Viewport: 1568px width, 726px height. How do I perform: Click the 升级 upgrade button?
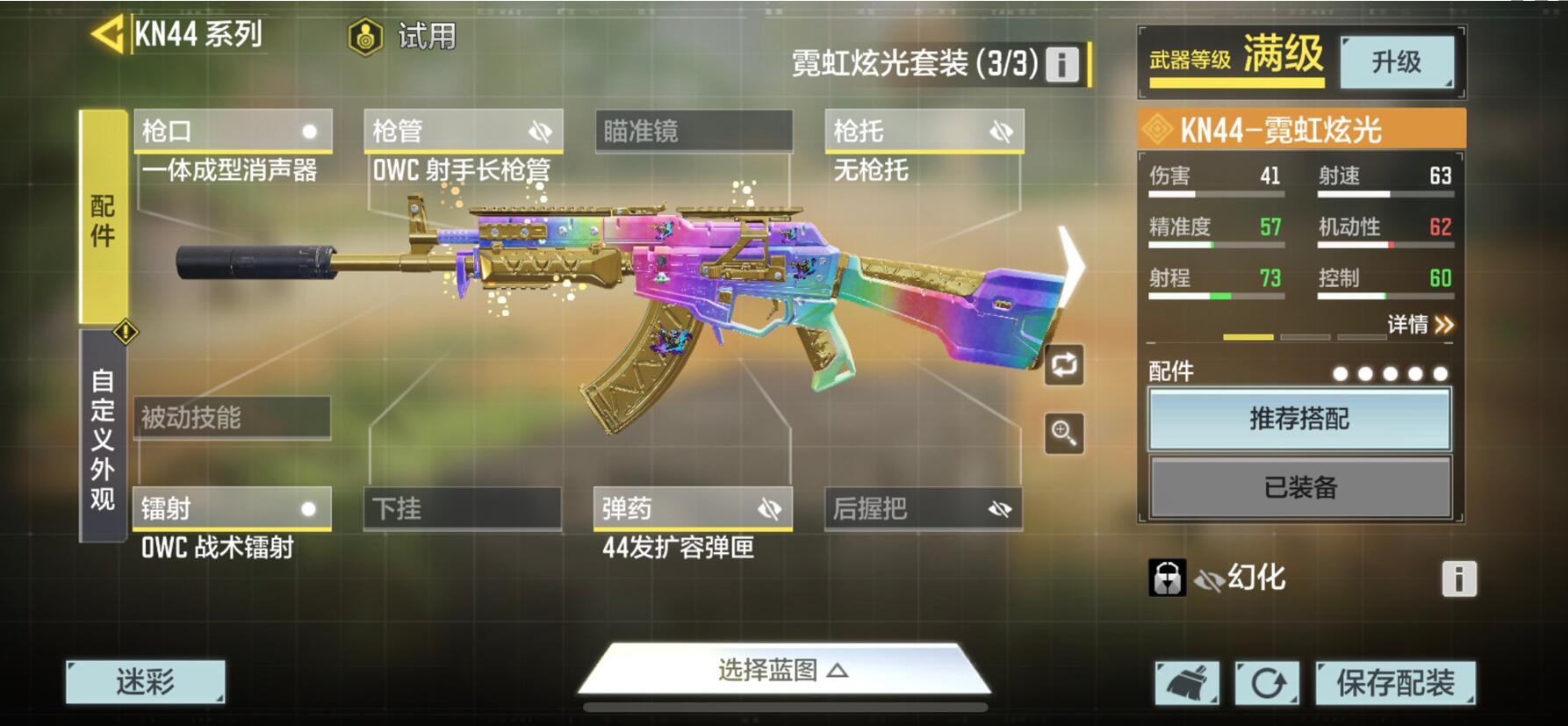(x=1396, y=61)
